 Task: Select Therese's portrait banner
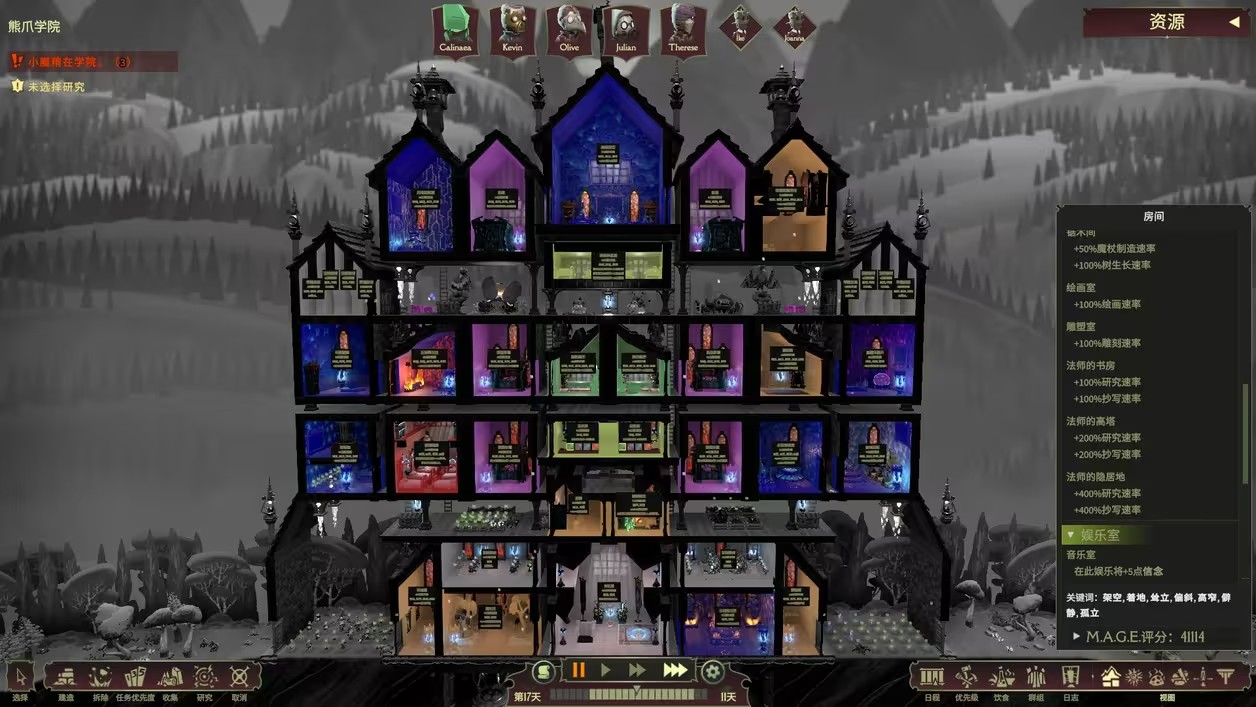click(683, 30)
